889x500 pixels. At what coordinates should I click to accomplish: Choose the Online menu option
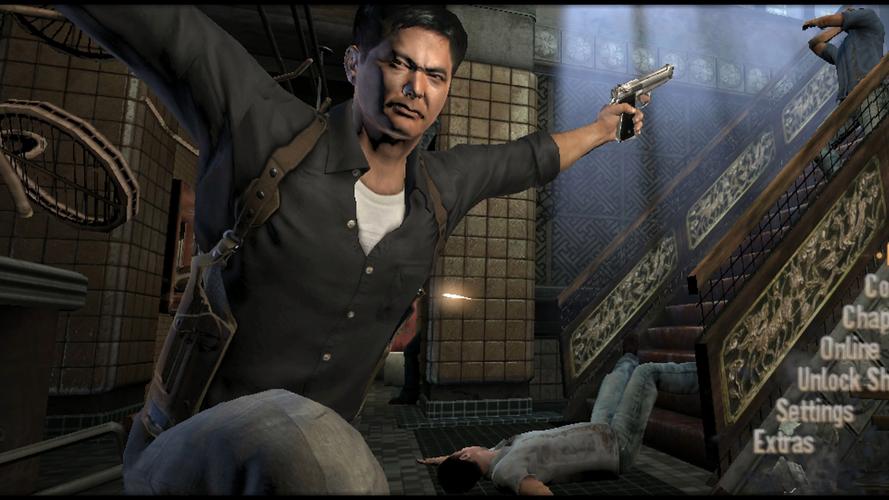[851, 349]
